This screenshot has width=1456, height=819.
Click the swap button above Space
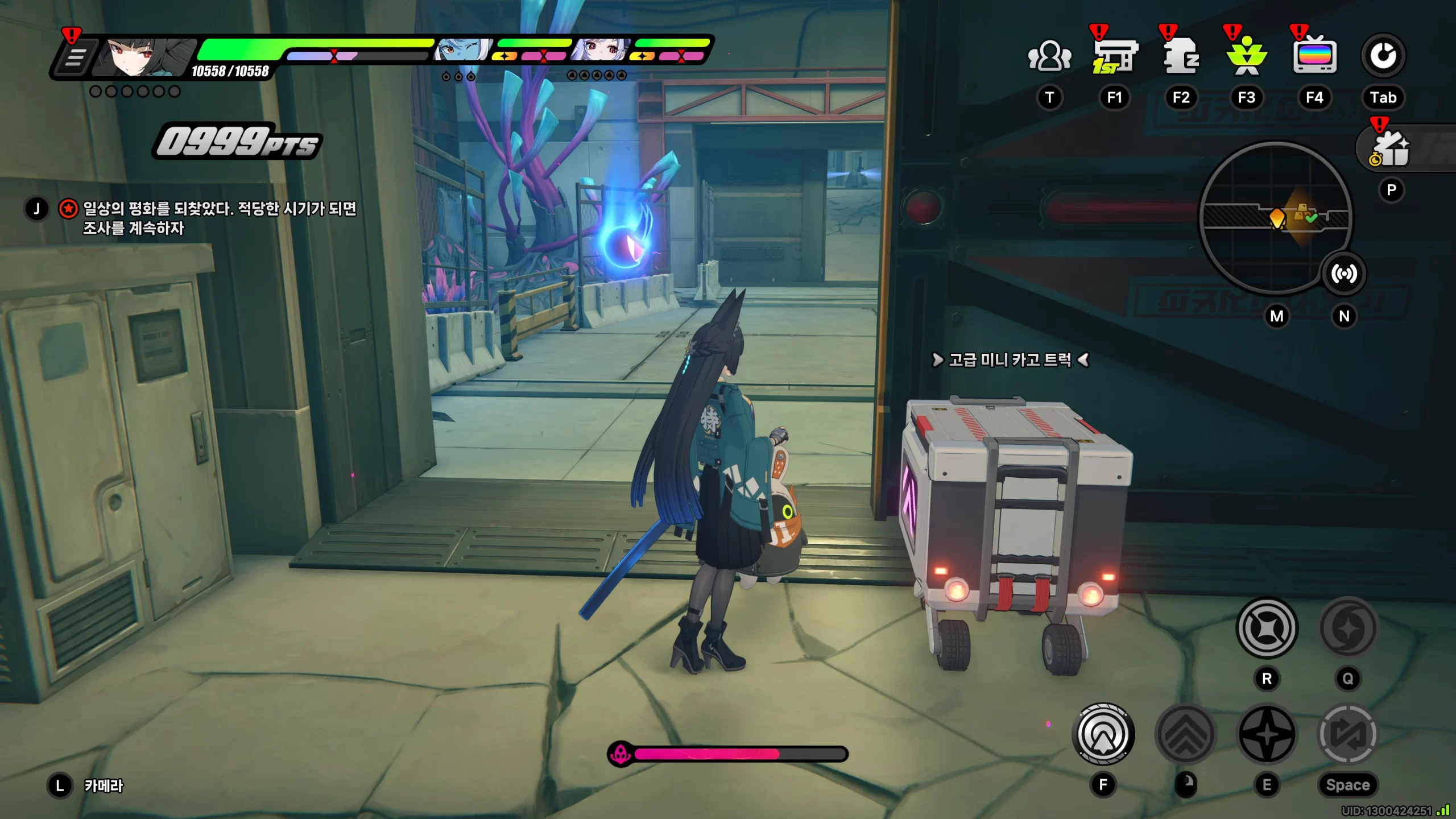coord(1347,734)
